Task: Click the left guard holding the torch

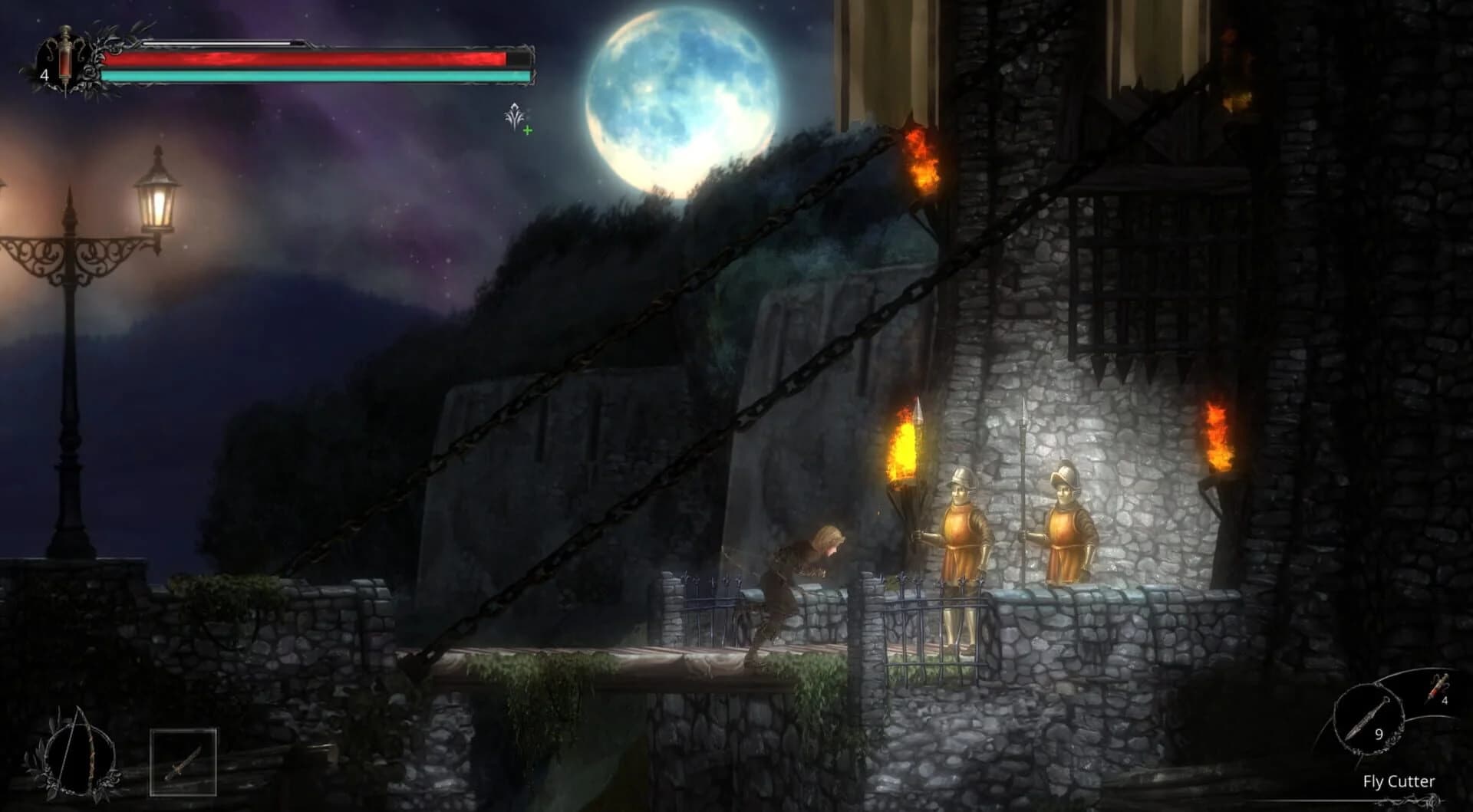Action: [963, 529]
